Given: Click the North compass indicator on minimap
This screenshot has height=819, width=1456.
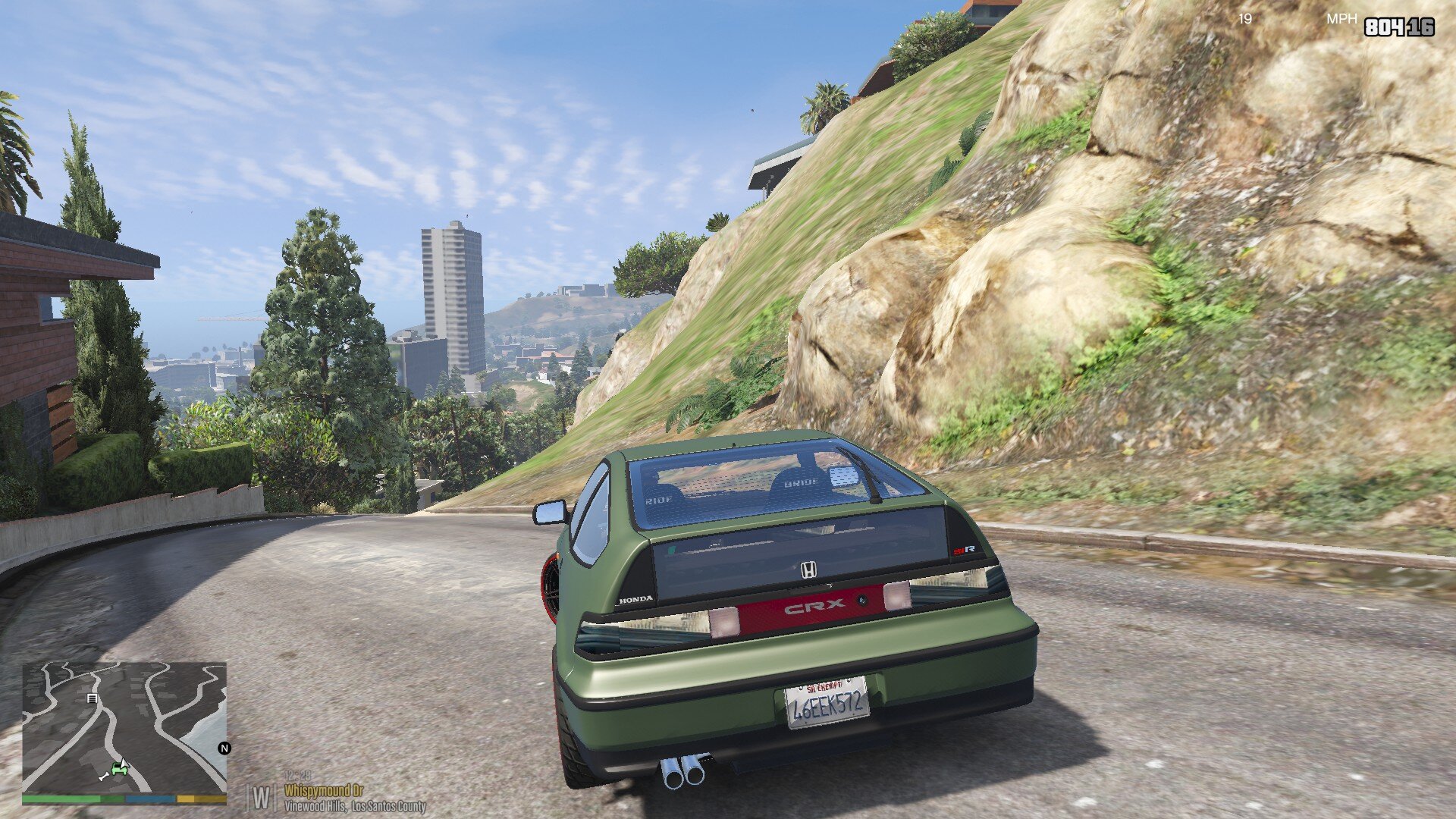Looking at the screenshot, I should point(224,748).
